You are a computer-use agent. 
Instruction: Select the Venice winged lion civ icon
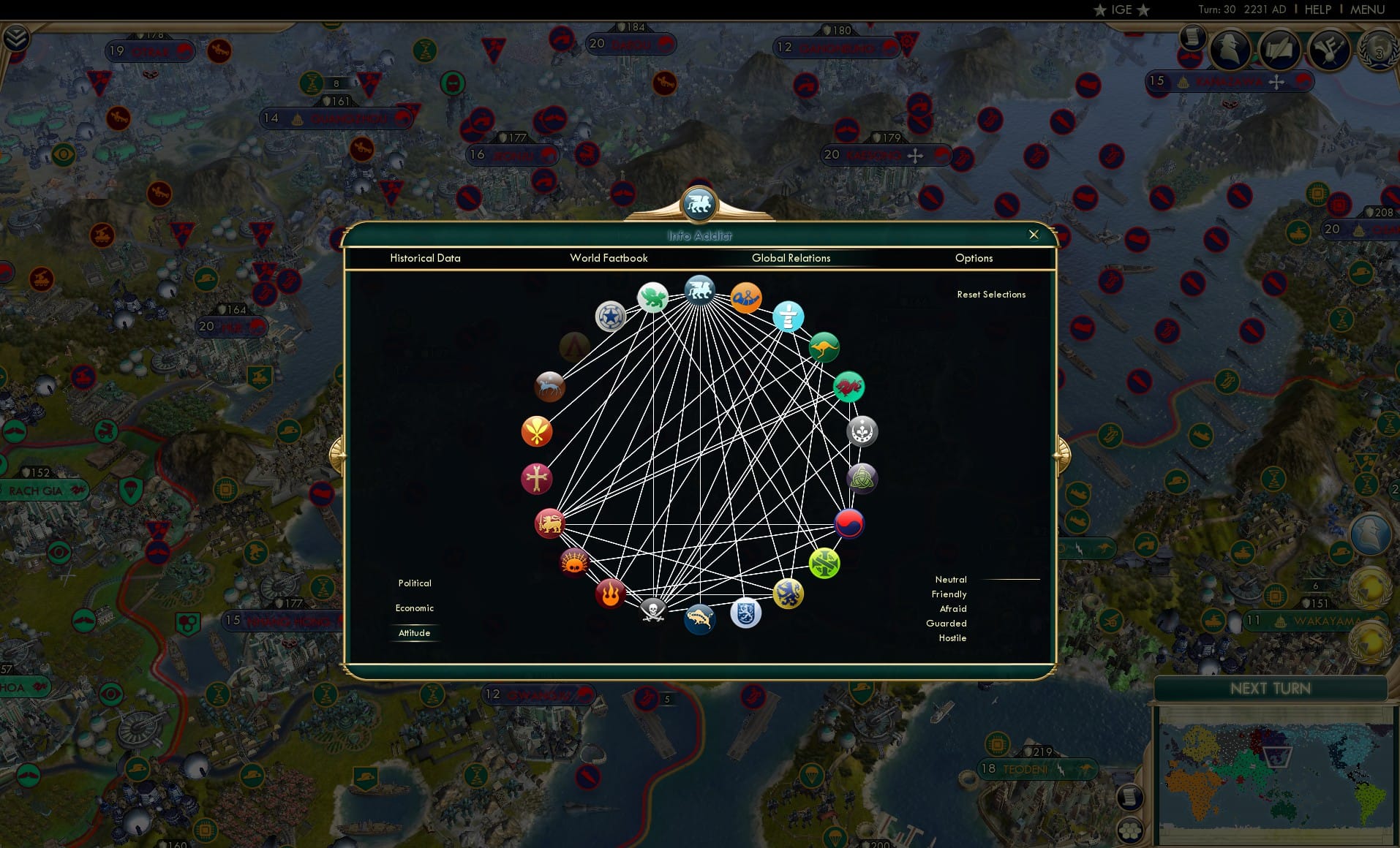[x=700, y=289]
